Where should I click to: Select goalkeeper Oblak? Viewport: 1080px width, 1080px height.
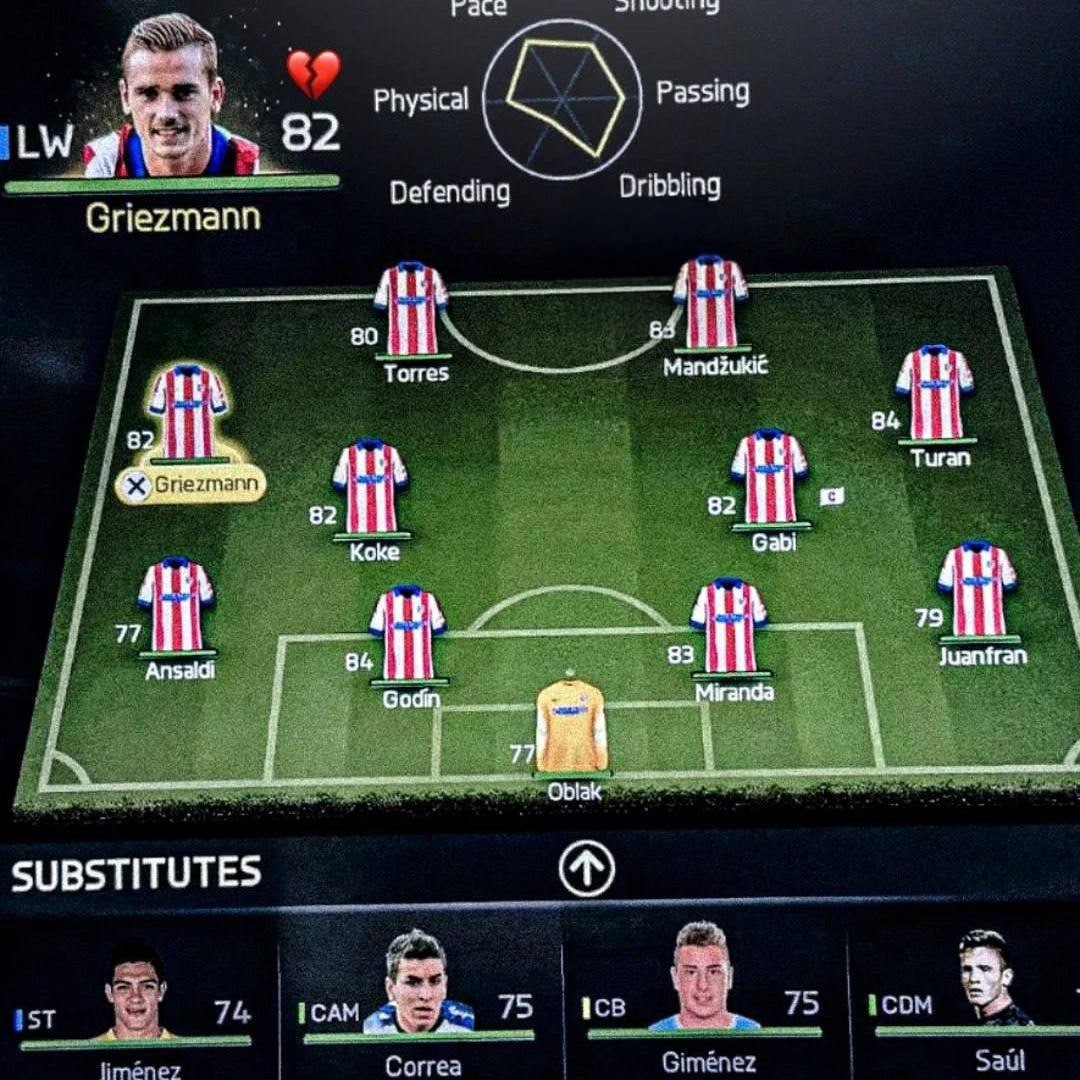coord(571,727)
